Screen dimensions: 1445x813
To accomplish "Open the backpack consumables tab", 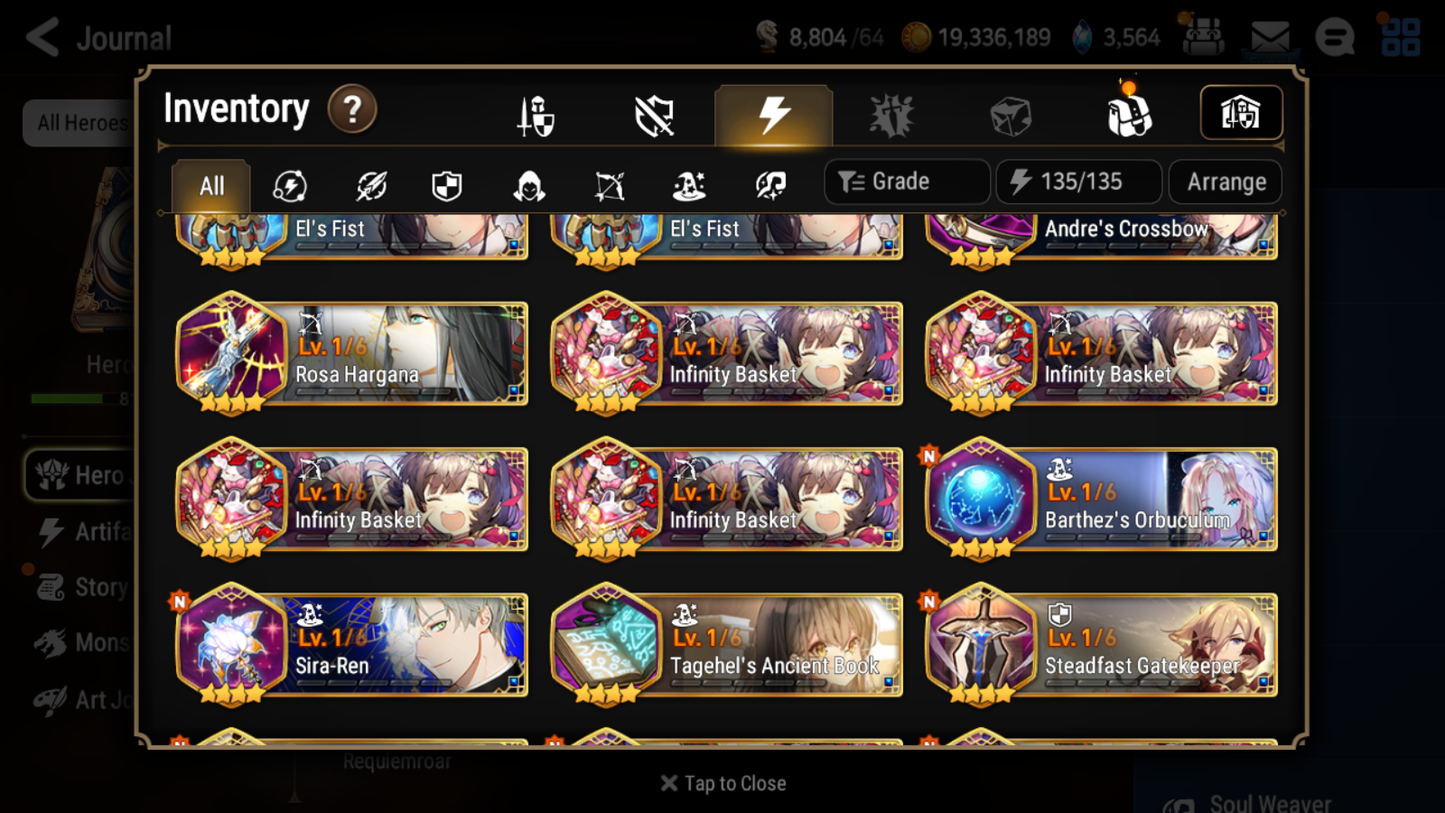I will click(x=1128, y=113).
